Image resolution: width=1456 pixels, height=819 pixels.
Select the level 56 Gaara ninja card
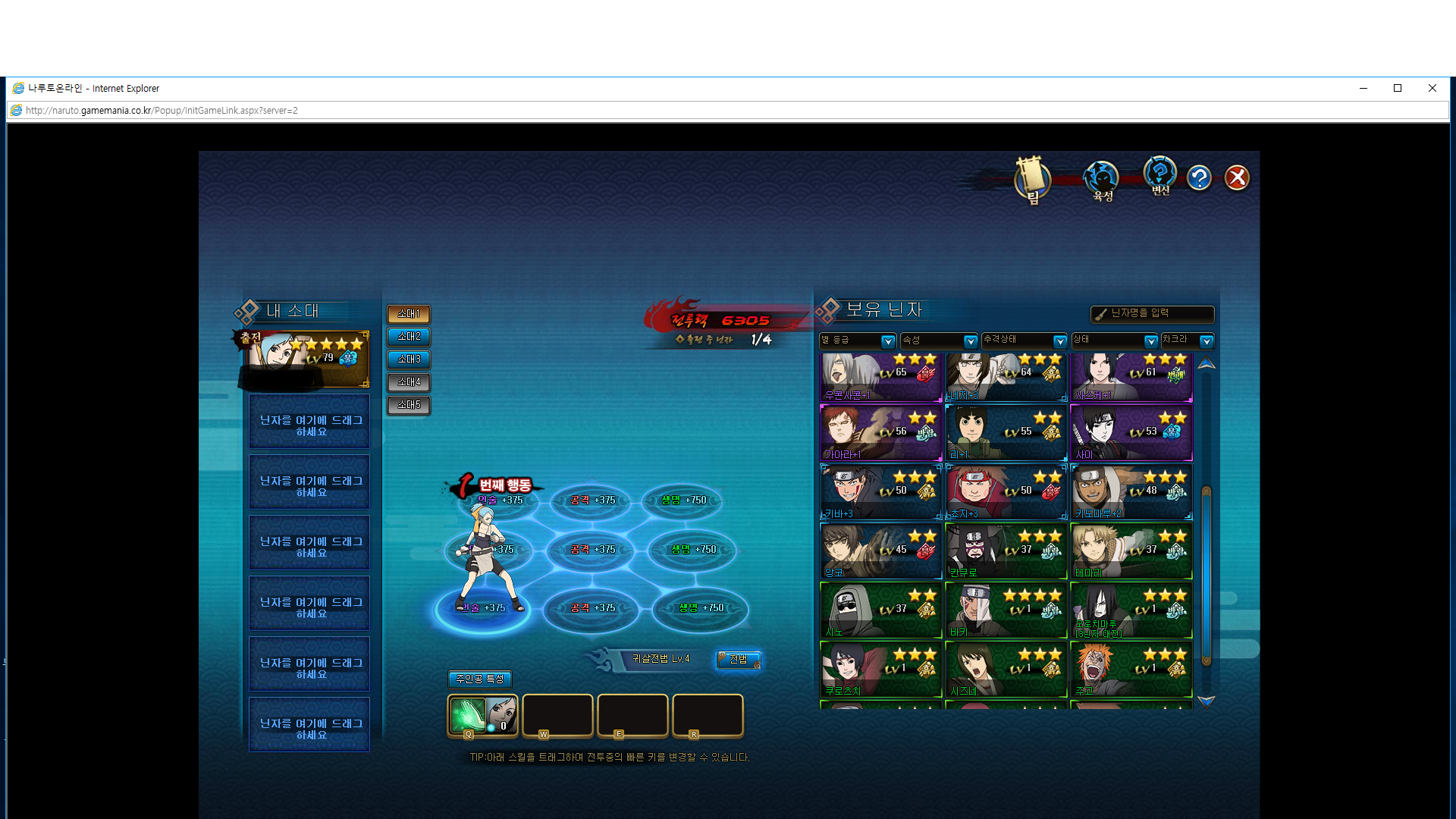coord(880,433)
